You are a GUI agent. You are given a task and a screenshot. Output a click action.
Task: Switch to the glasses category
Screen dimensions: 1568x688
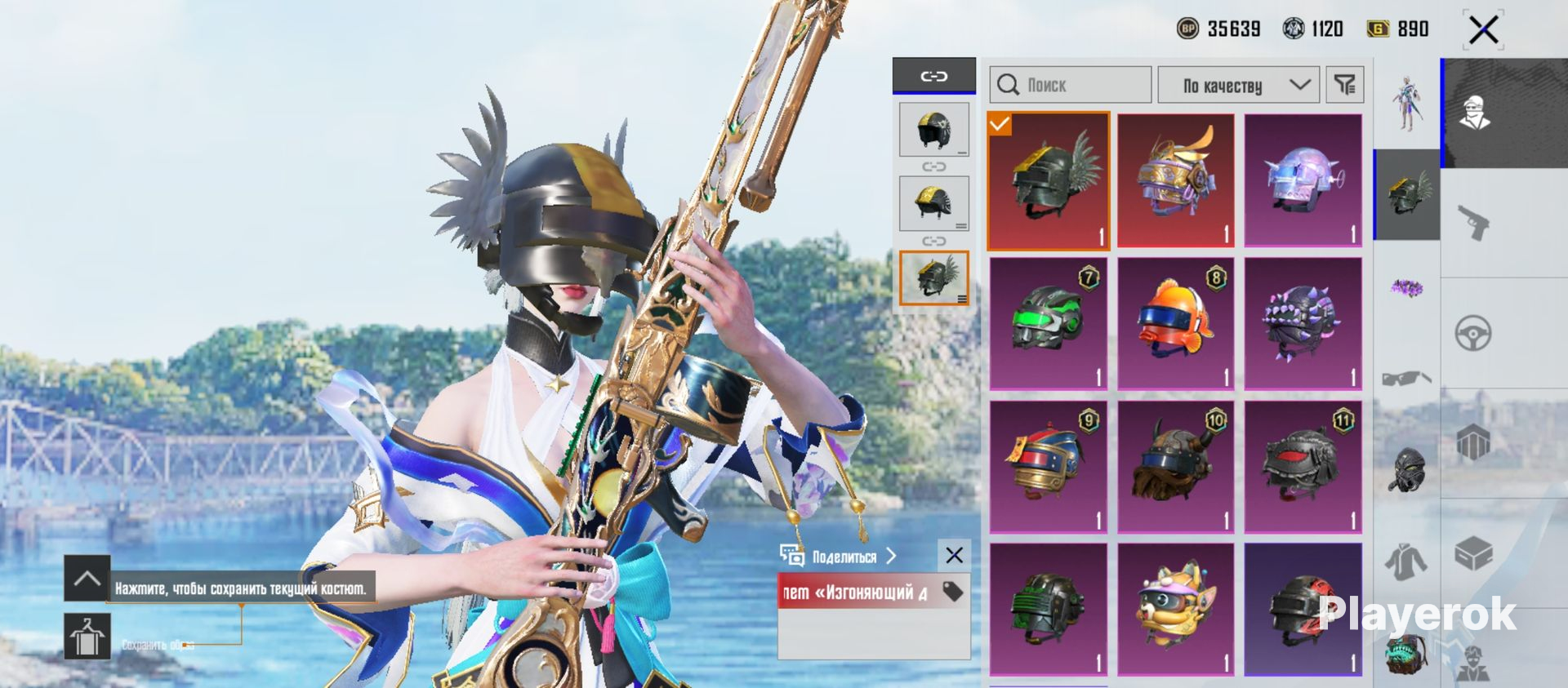click(x=1406, y=379)
